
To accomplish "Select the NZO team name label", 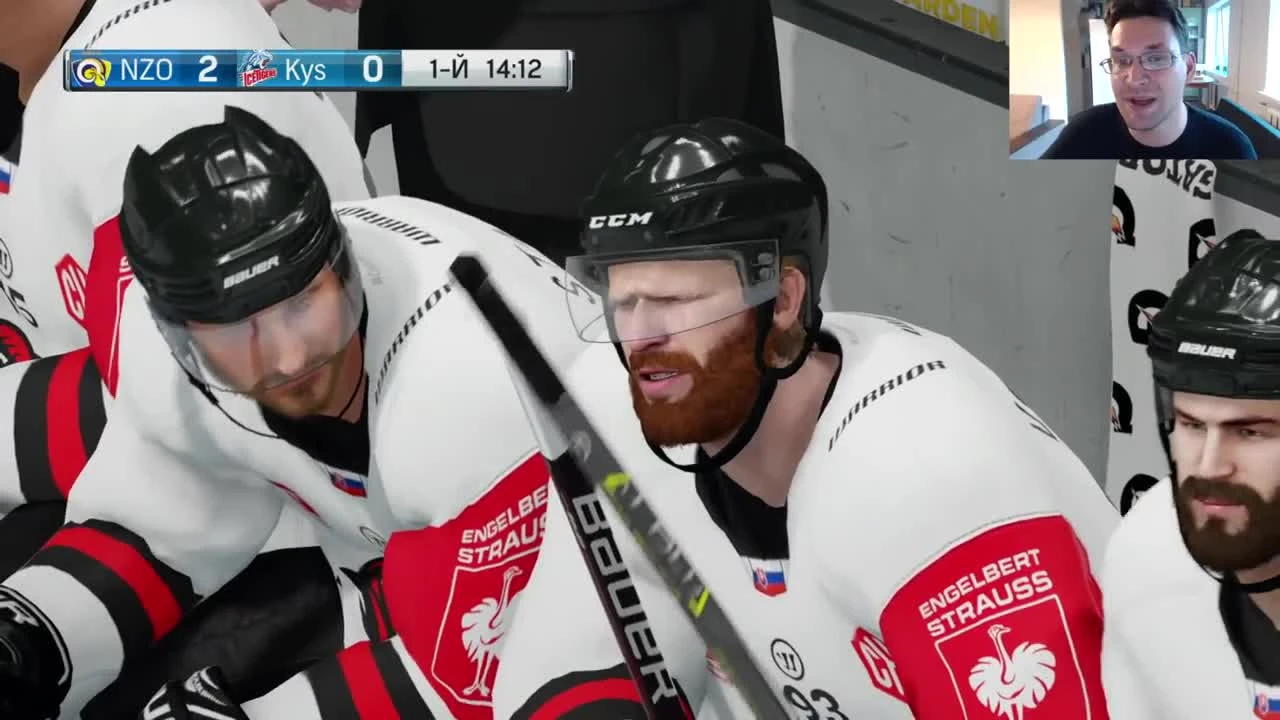I will coord(147,70).
